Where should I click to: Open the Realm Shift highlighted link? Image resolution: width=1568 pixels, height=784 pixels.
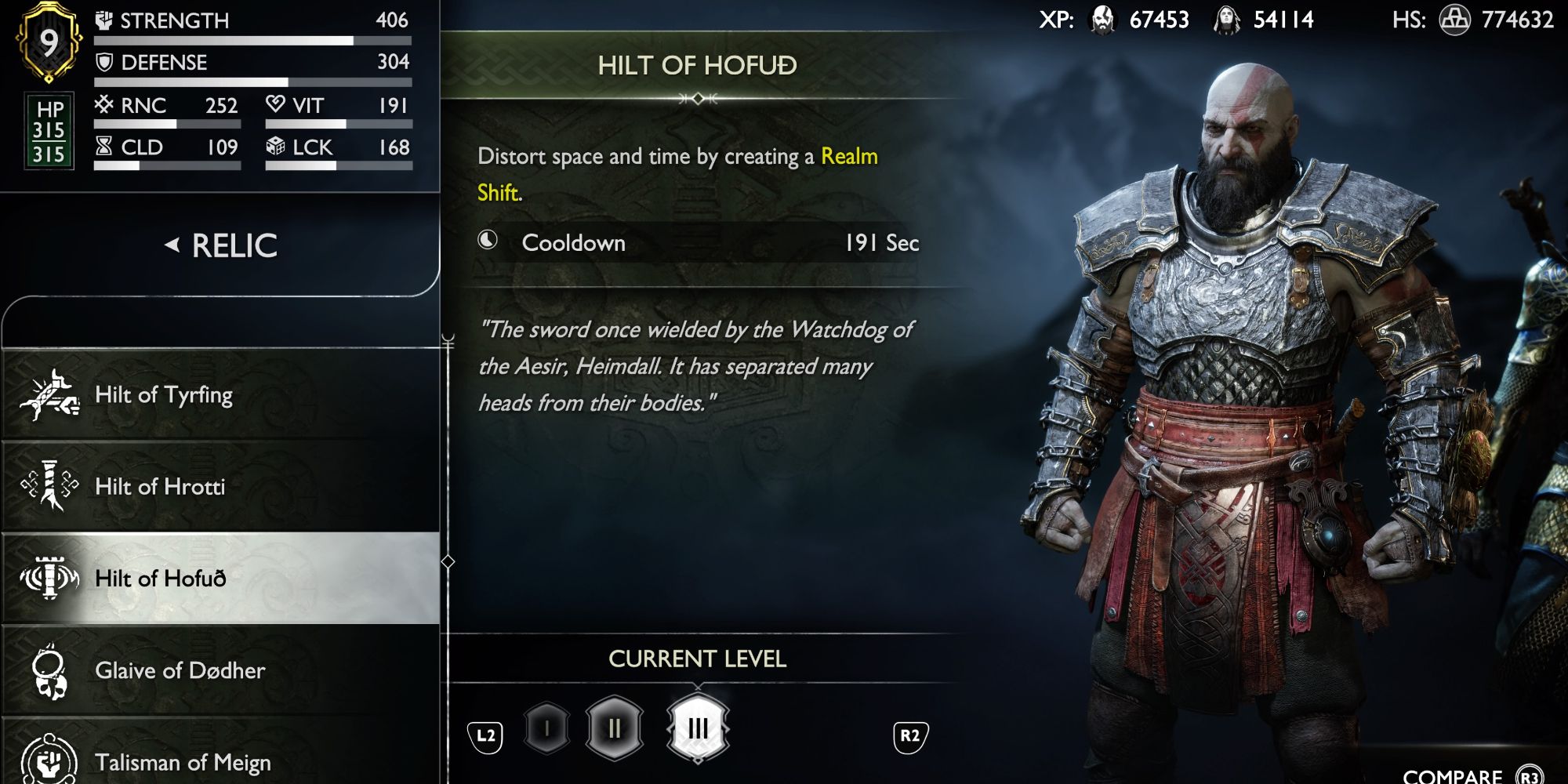pyautogui.click(x=850, y=157)
